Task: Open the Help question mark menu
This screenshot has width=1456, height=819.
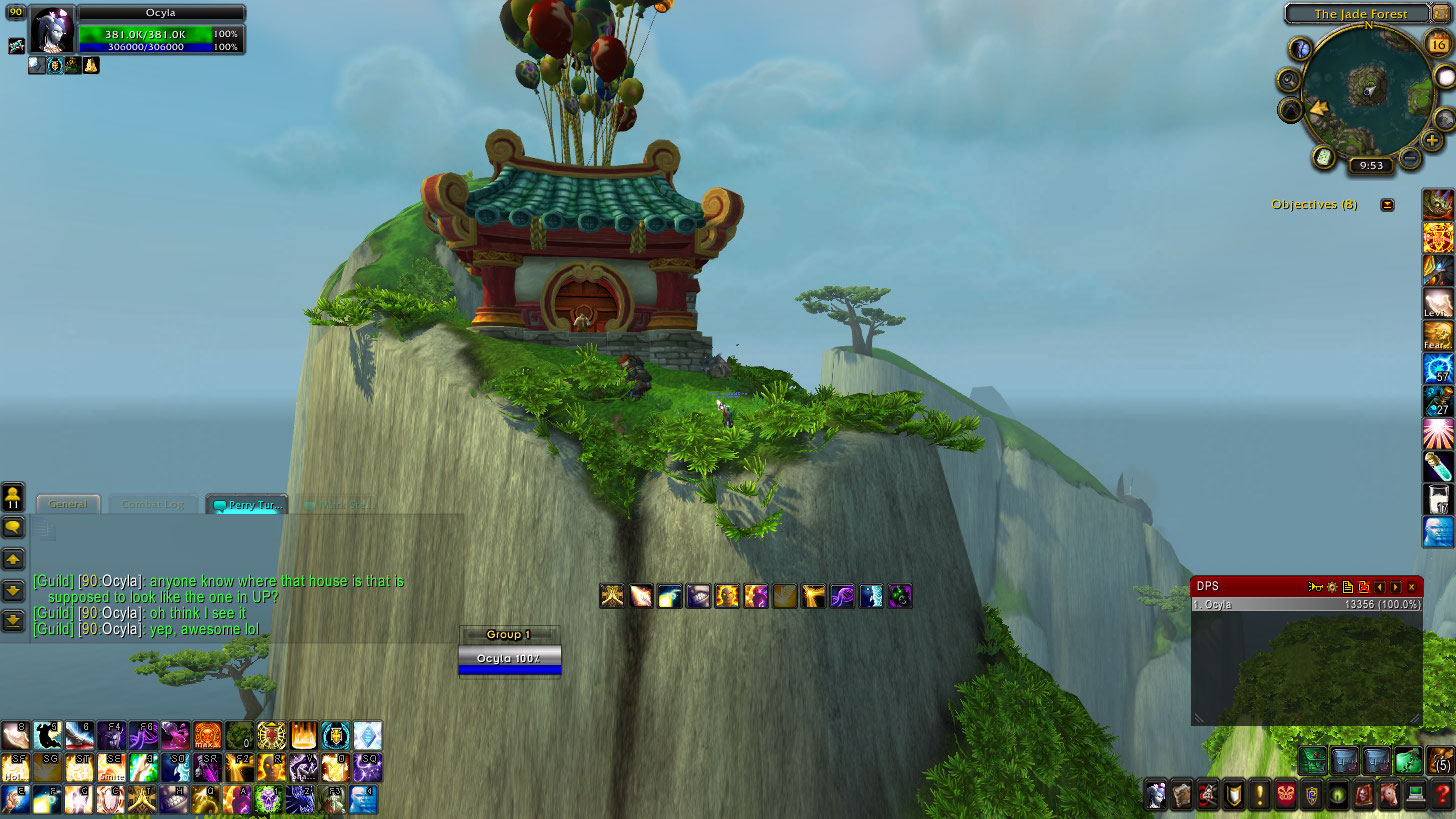Action: 1442,794
